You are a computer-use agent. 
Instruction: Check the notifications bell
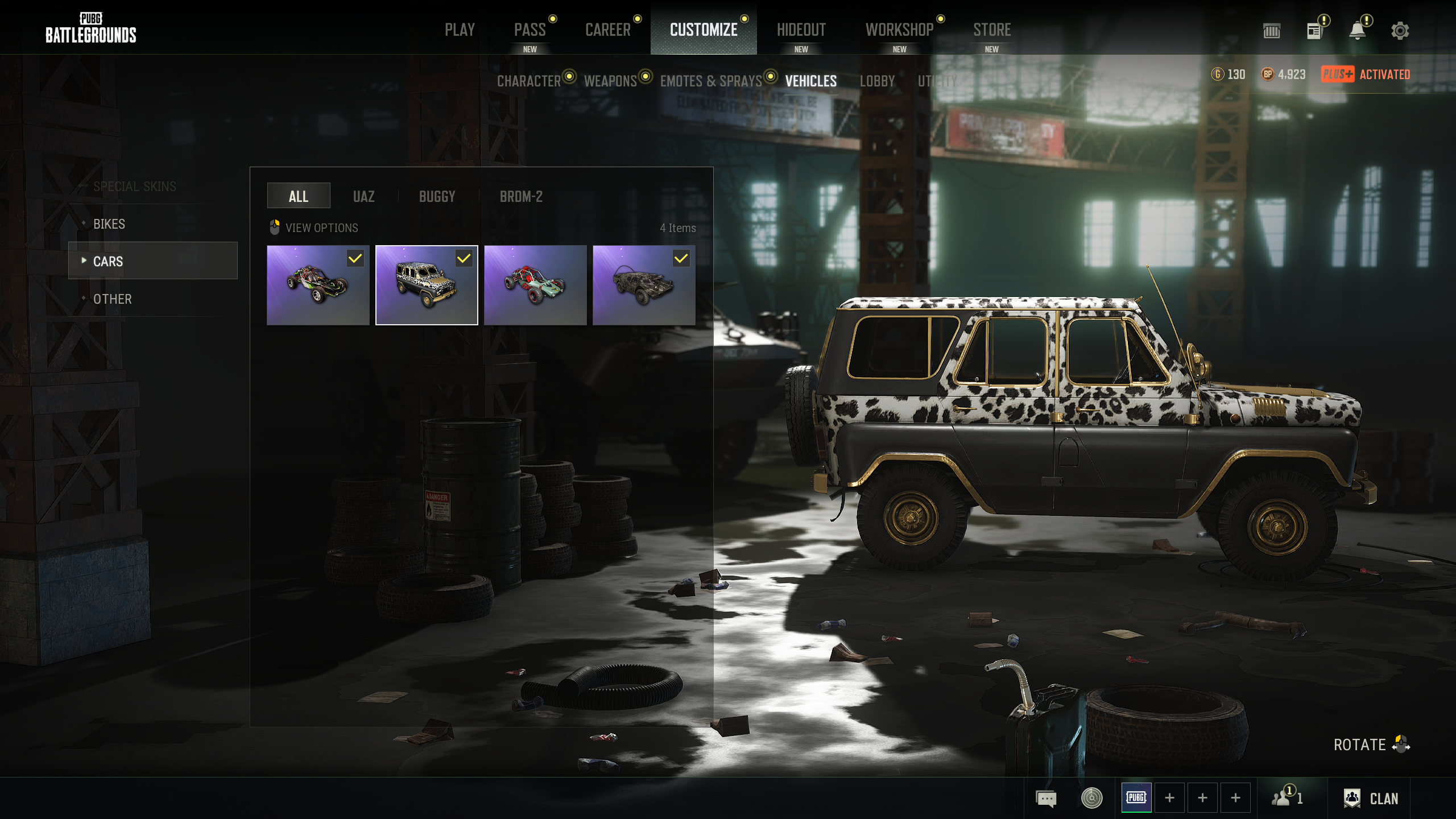point(1358,31)
